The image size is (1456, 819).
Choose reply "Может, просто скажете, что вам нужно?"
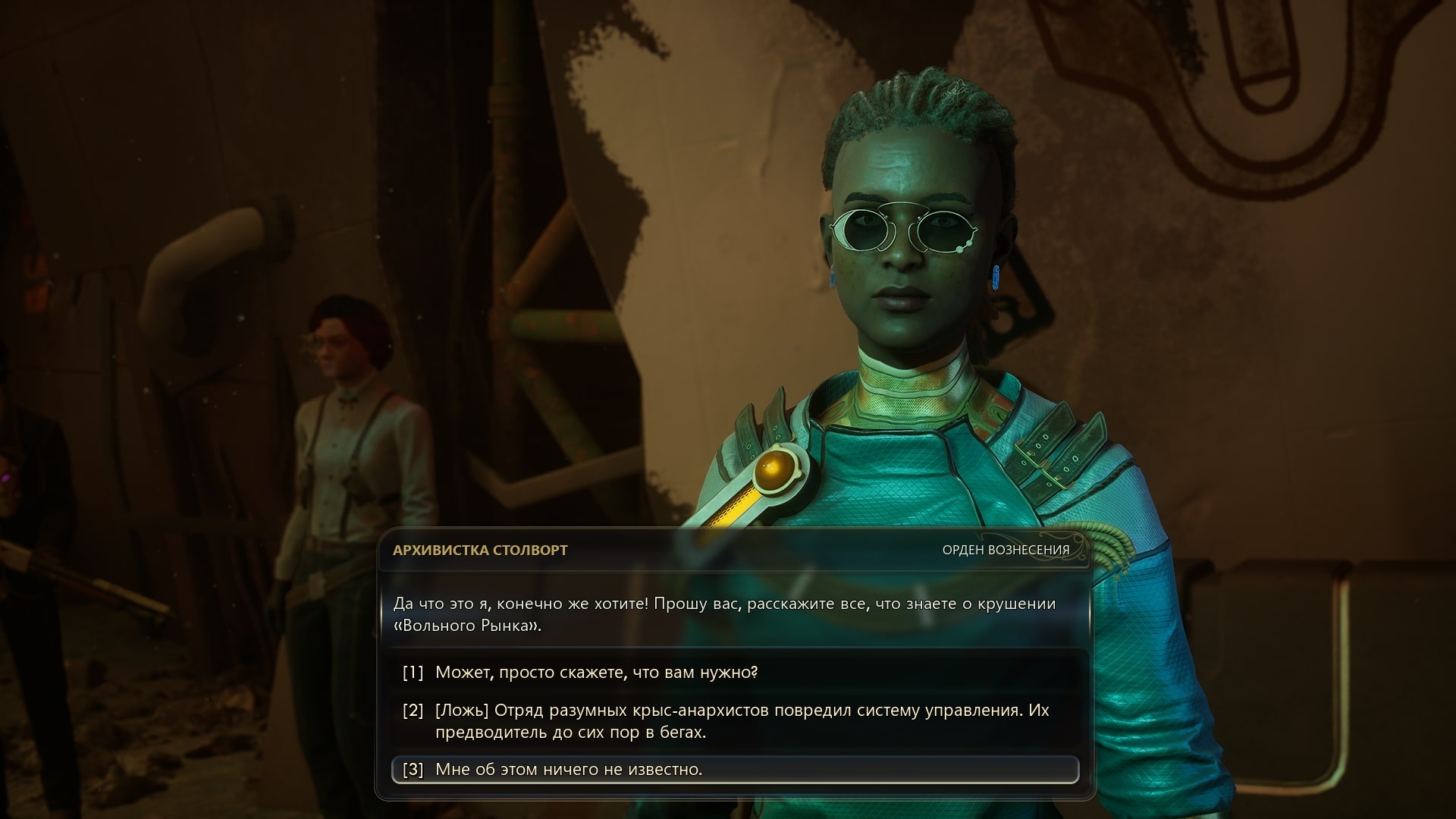596,673
